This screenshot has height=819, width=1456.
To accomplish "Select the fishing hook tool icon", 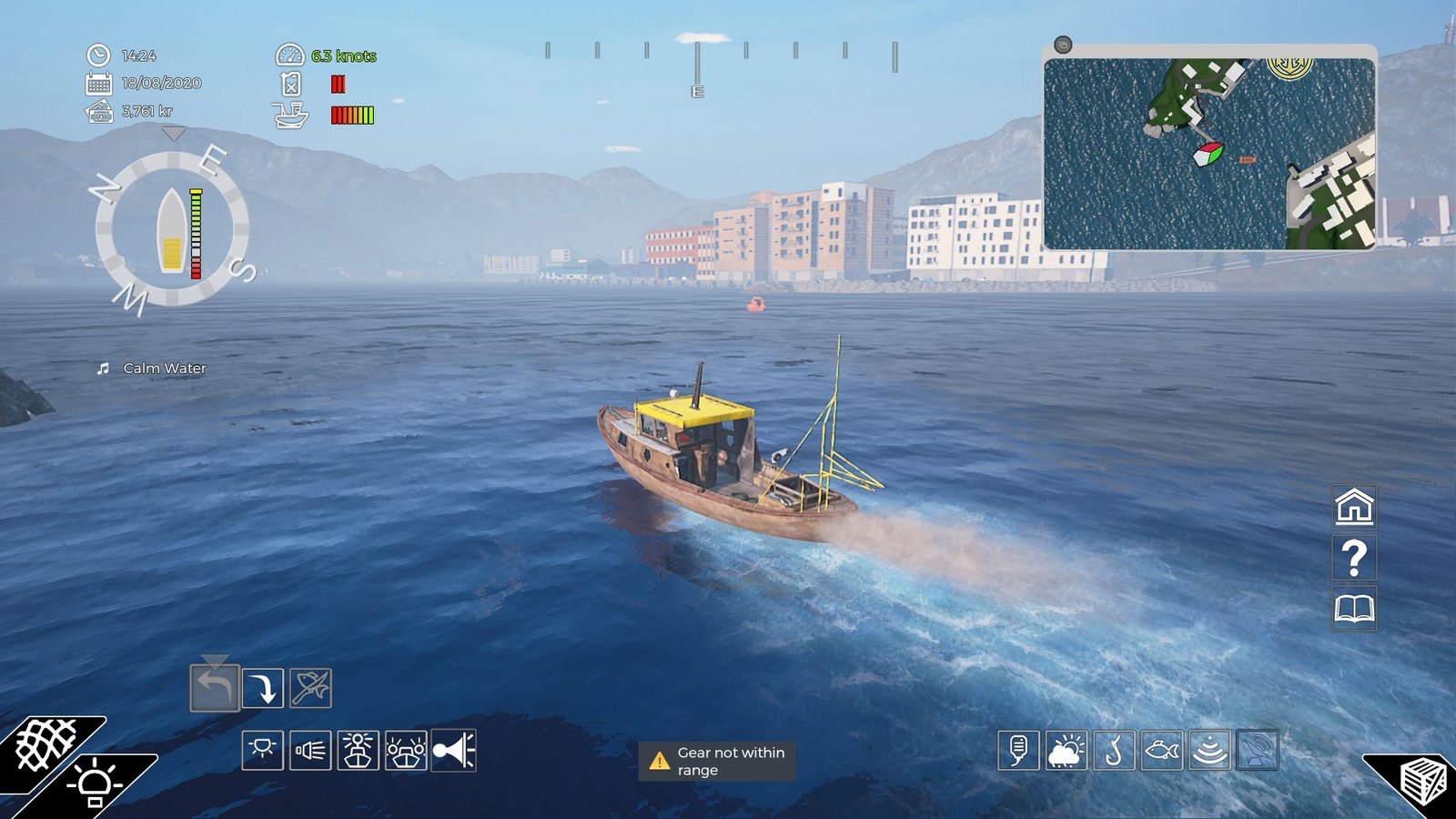I will coord(1112,753).
